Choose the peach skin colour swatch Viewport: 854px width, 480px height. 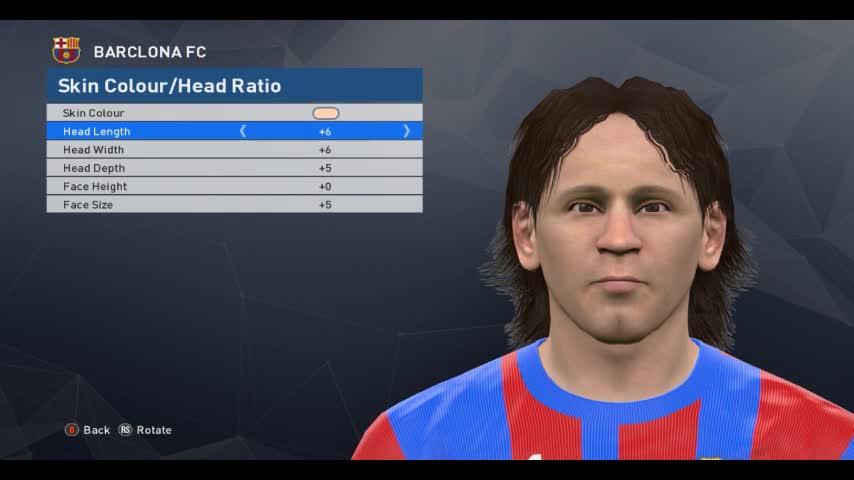(x=326, y=113)
